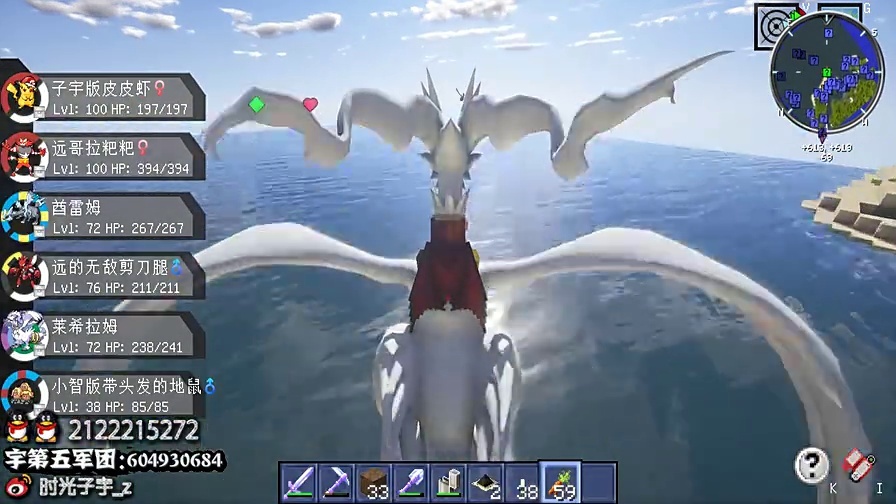896x504 pixels.
Task: Select the sword hotbar slot
Action: [298, 482]
